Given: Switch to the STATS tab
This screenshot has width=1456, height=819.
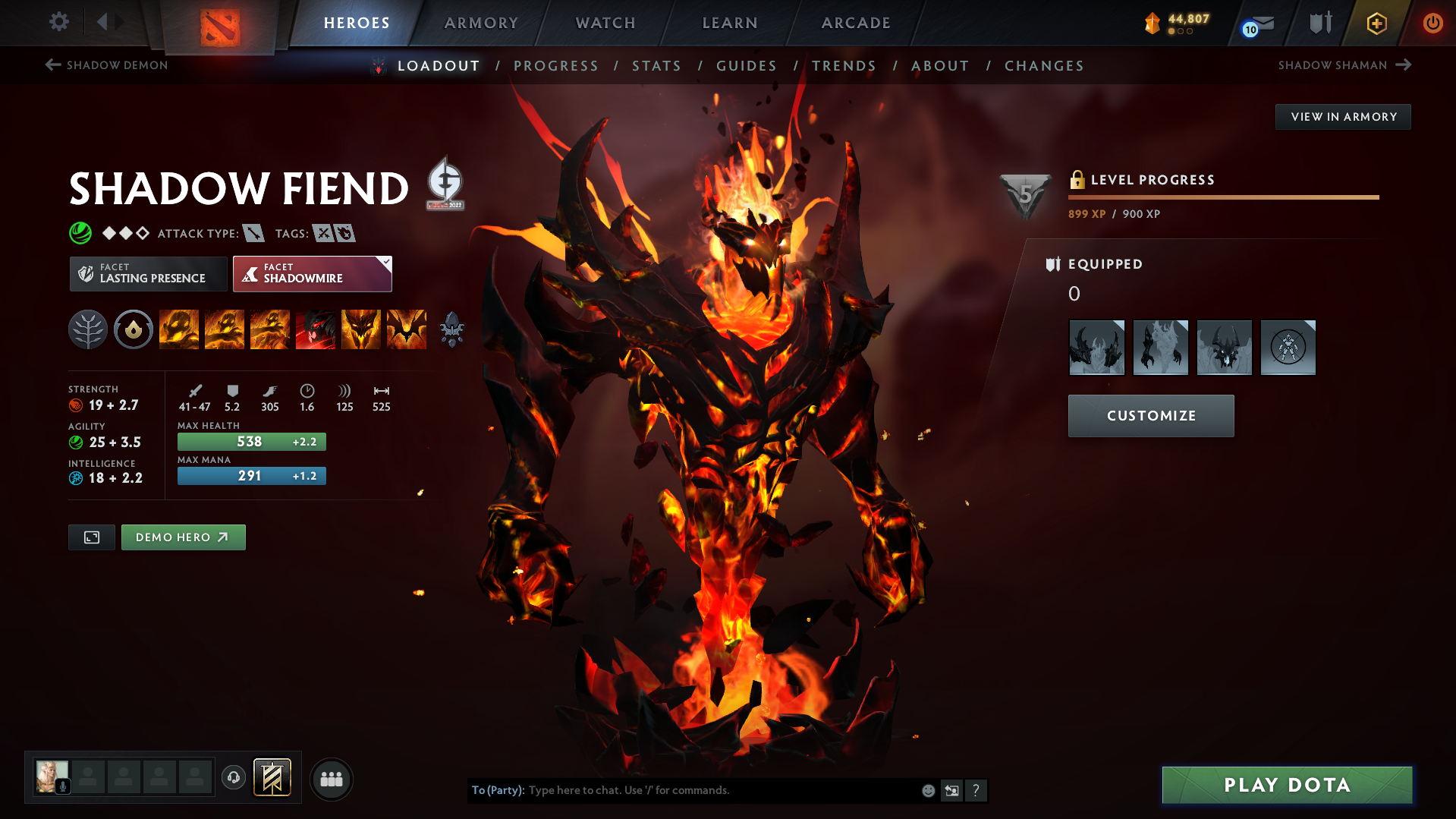Looking at the screenshot, I should 656,66.
